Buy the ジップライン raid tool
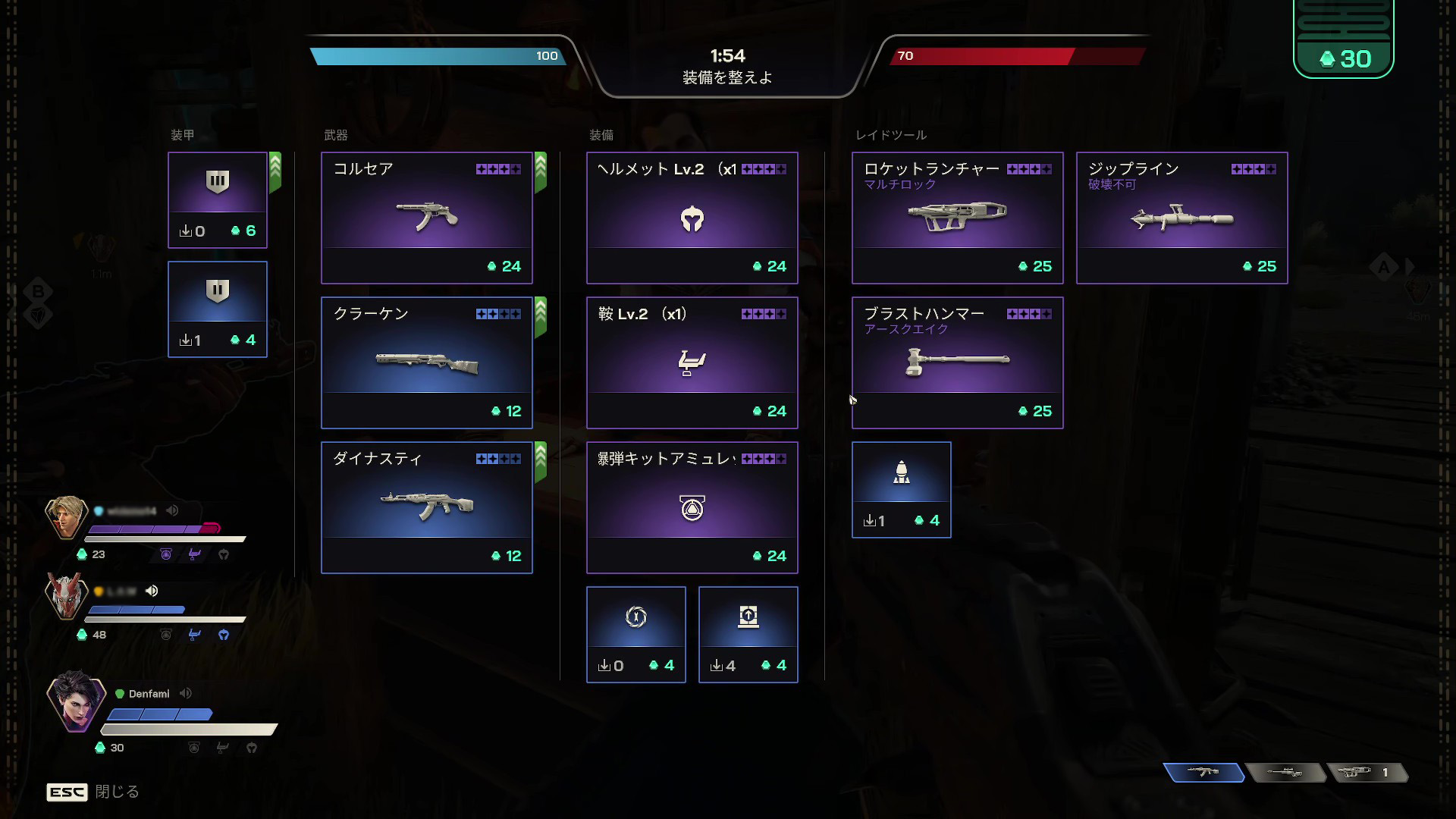Screen dimensions: 1456x819 click(1181, 220)
